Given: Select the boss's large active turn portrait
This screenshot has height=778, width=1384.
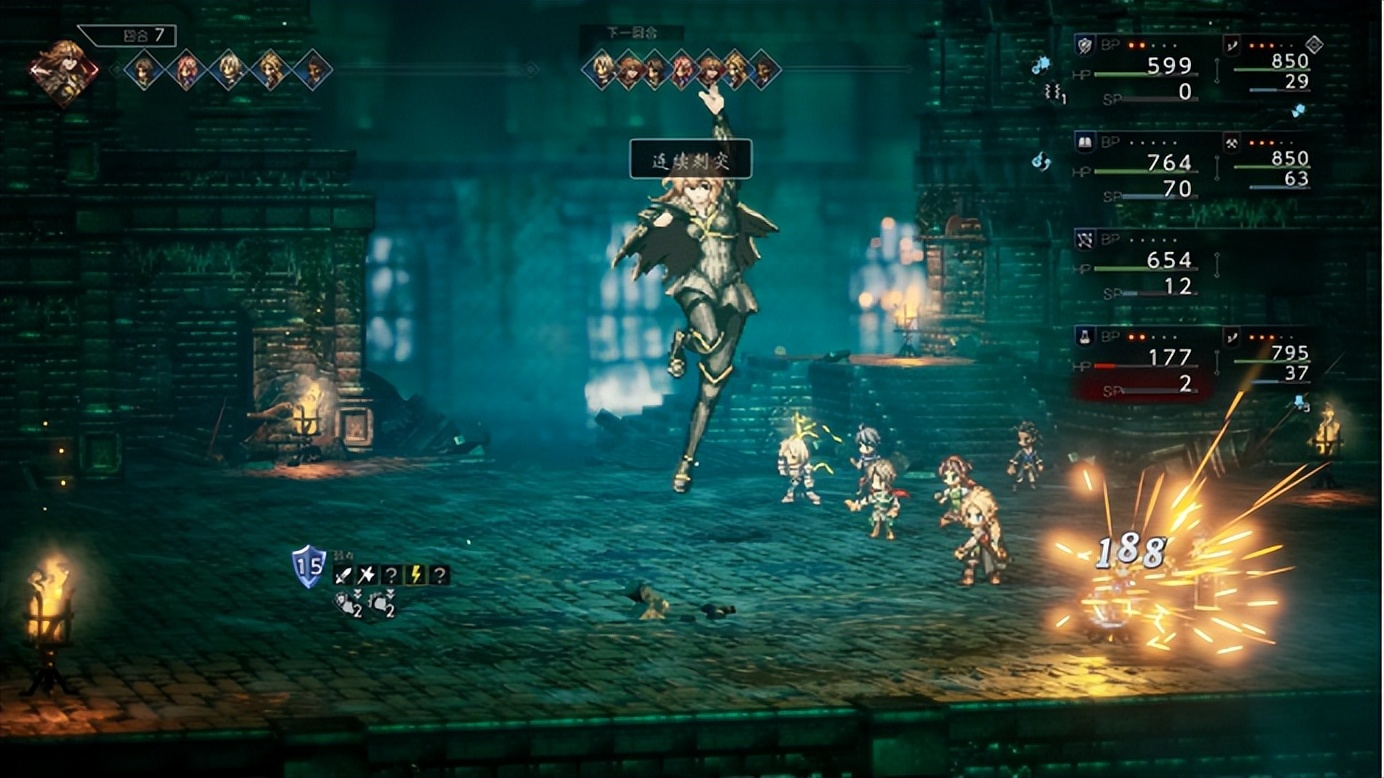Looking at the screenshot, I should pos(65,69).
